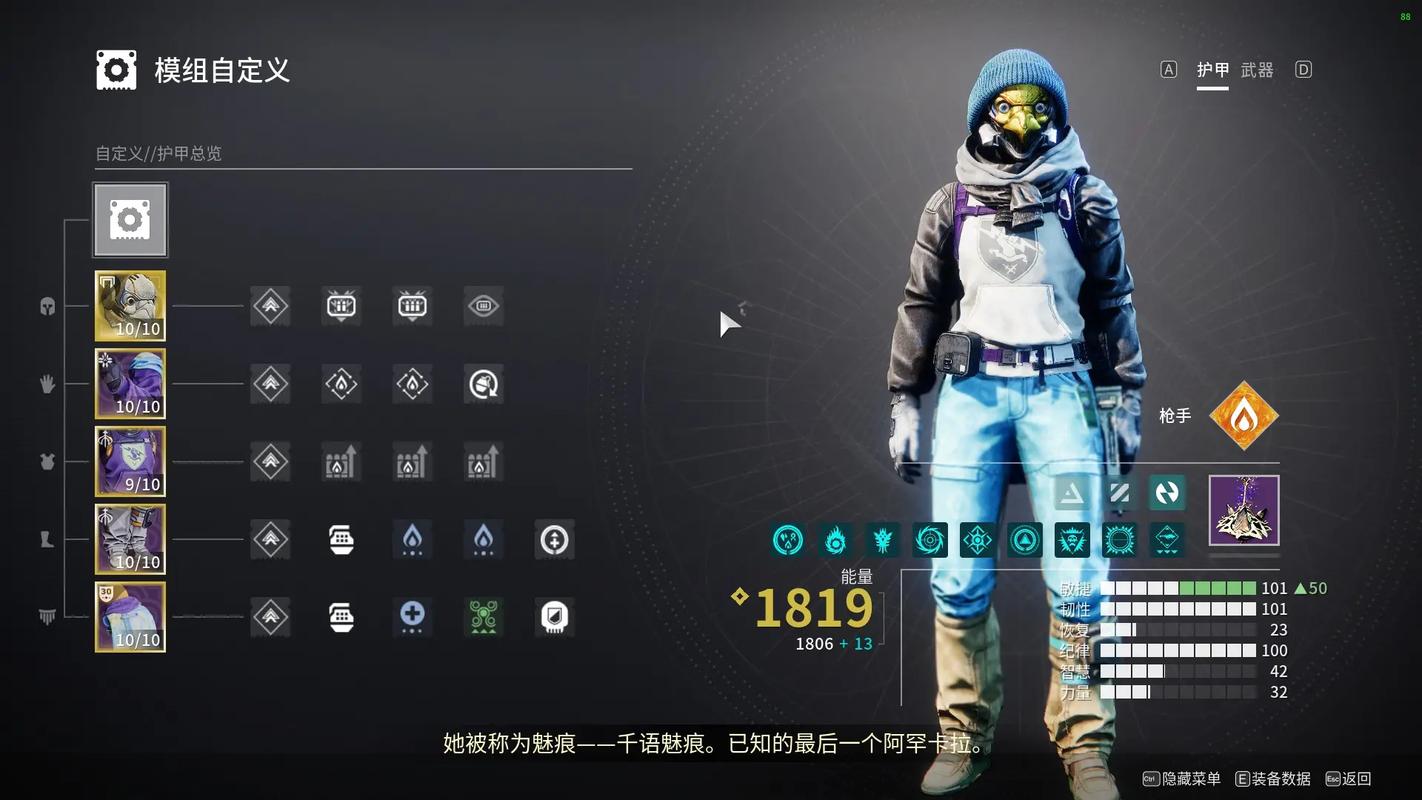The height and width of the screenshot is (800, 1422).
Task: Toggle the triangle filter icon above the subclass row
Action: tap(1072, 492)
